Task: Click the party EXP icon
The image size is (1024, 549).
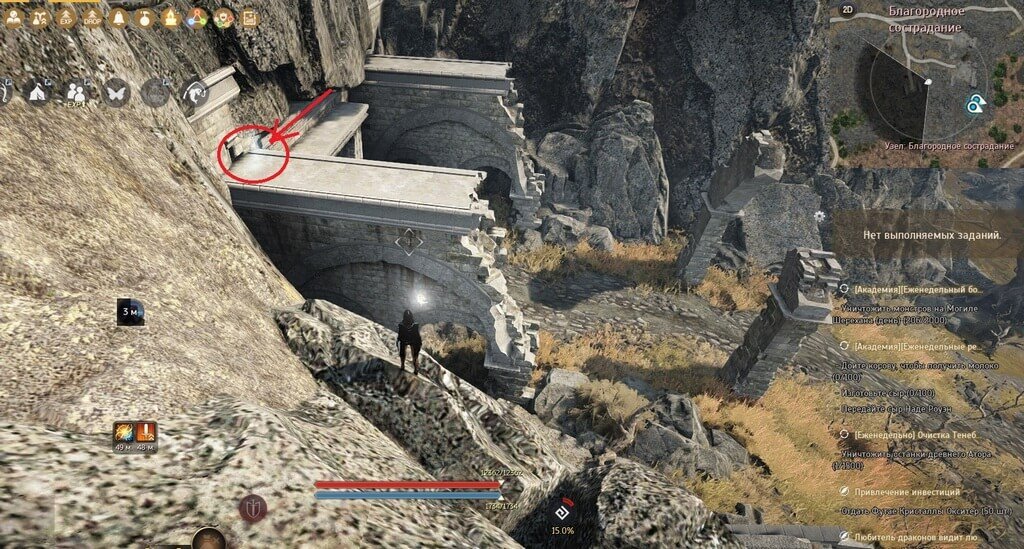Action: (77, 92)
